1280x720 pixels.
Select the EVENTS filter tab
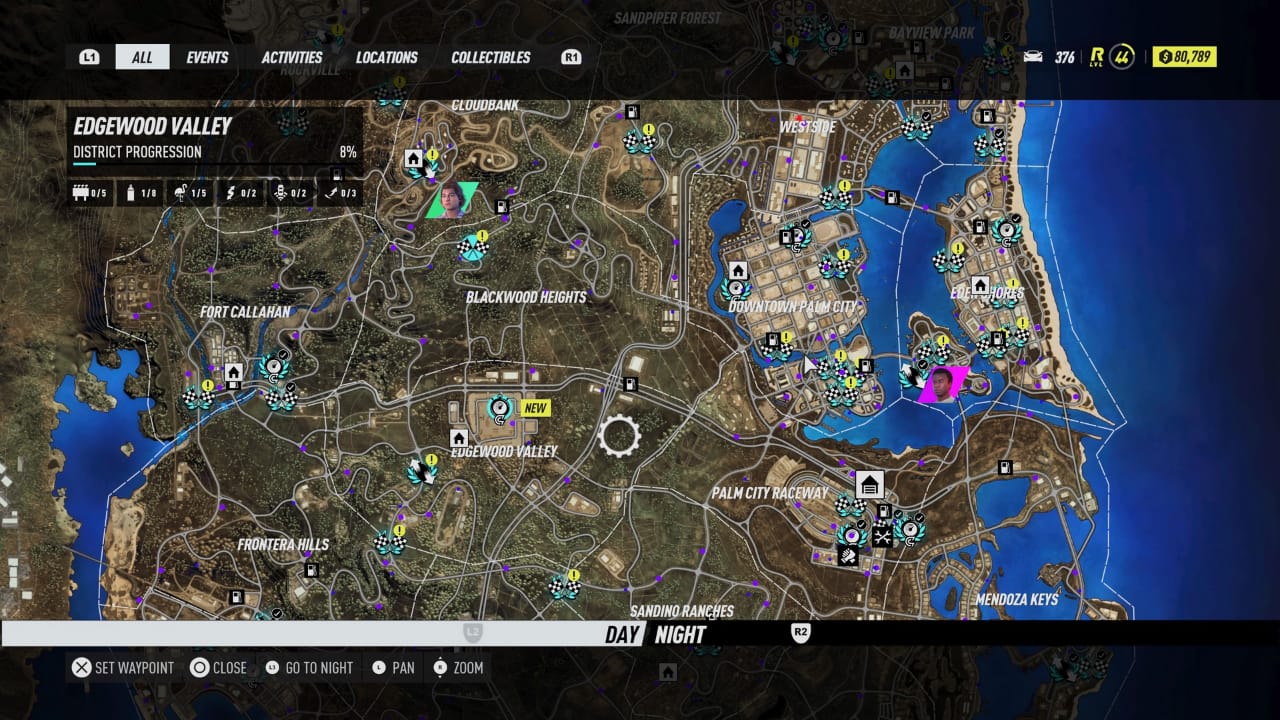[207, 57]
